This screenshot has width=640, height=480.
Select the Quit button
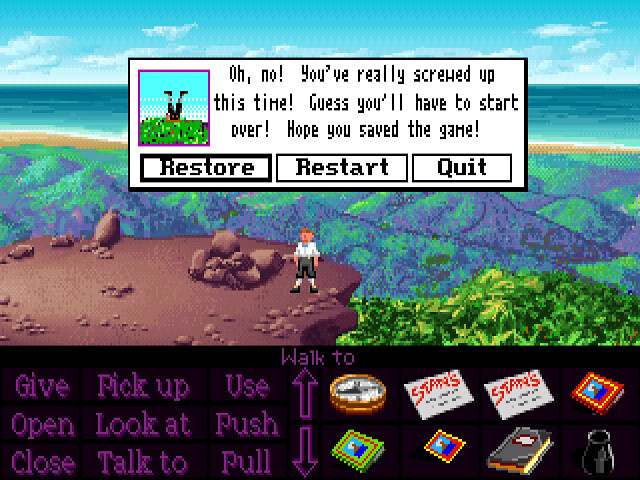pyautogui.click(x=462, y=167)
